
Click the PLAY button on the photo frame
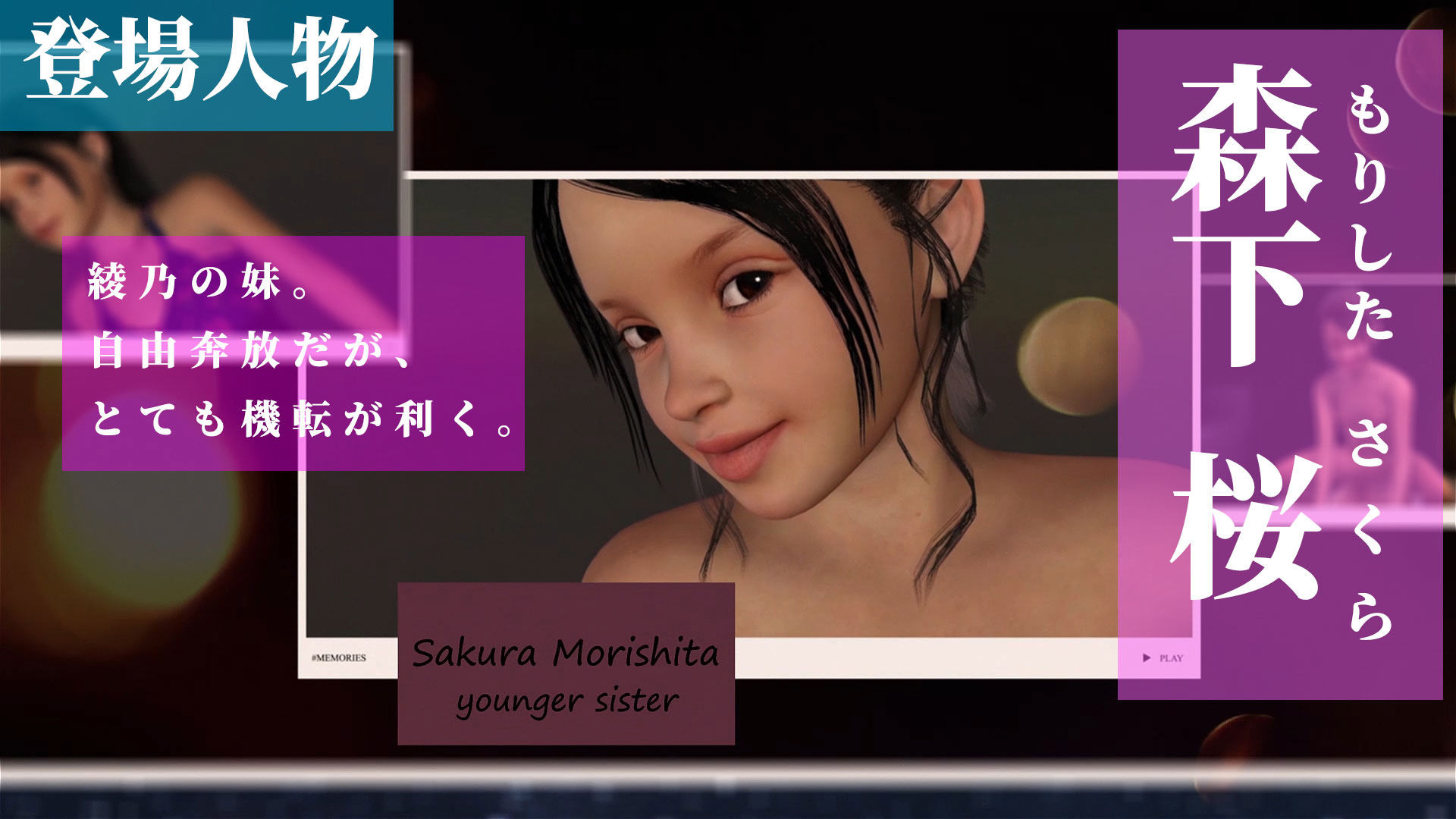1163,658
